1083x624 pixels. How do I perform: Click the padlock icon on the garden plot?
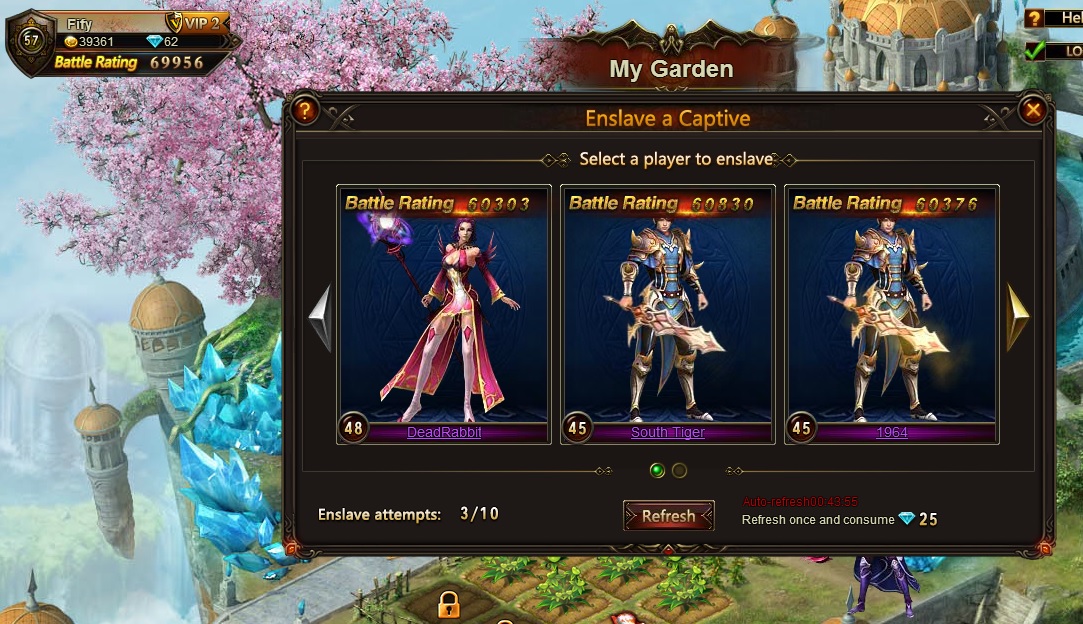[448, 603]
